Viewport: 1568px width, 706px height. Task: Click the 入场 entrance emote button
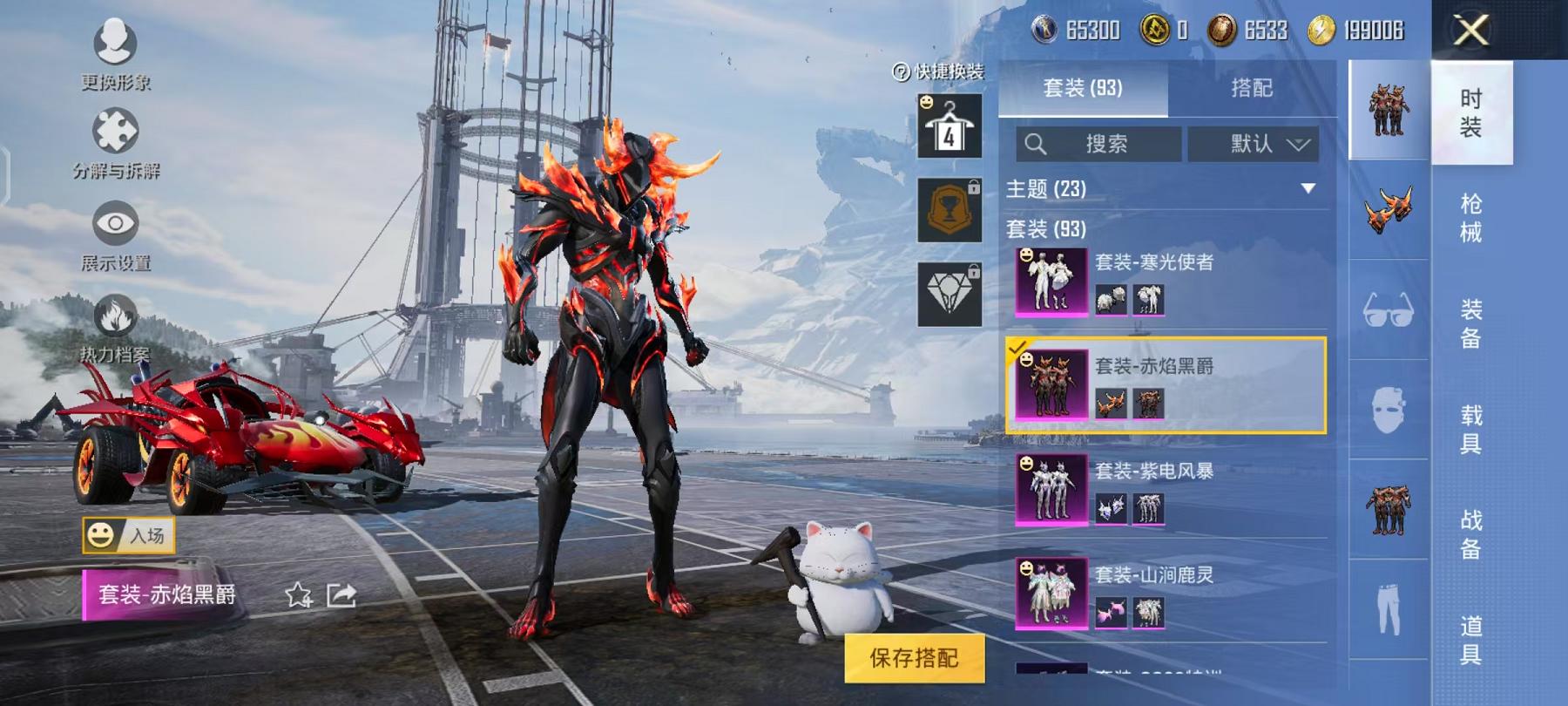click(129, 535)
